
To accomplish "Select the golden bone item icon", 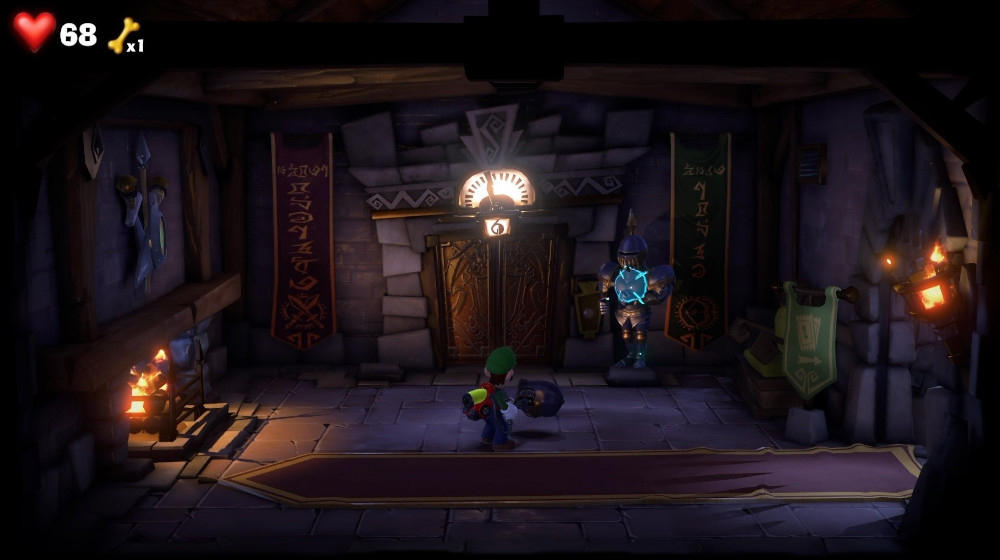I will point(123,36).
